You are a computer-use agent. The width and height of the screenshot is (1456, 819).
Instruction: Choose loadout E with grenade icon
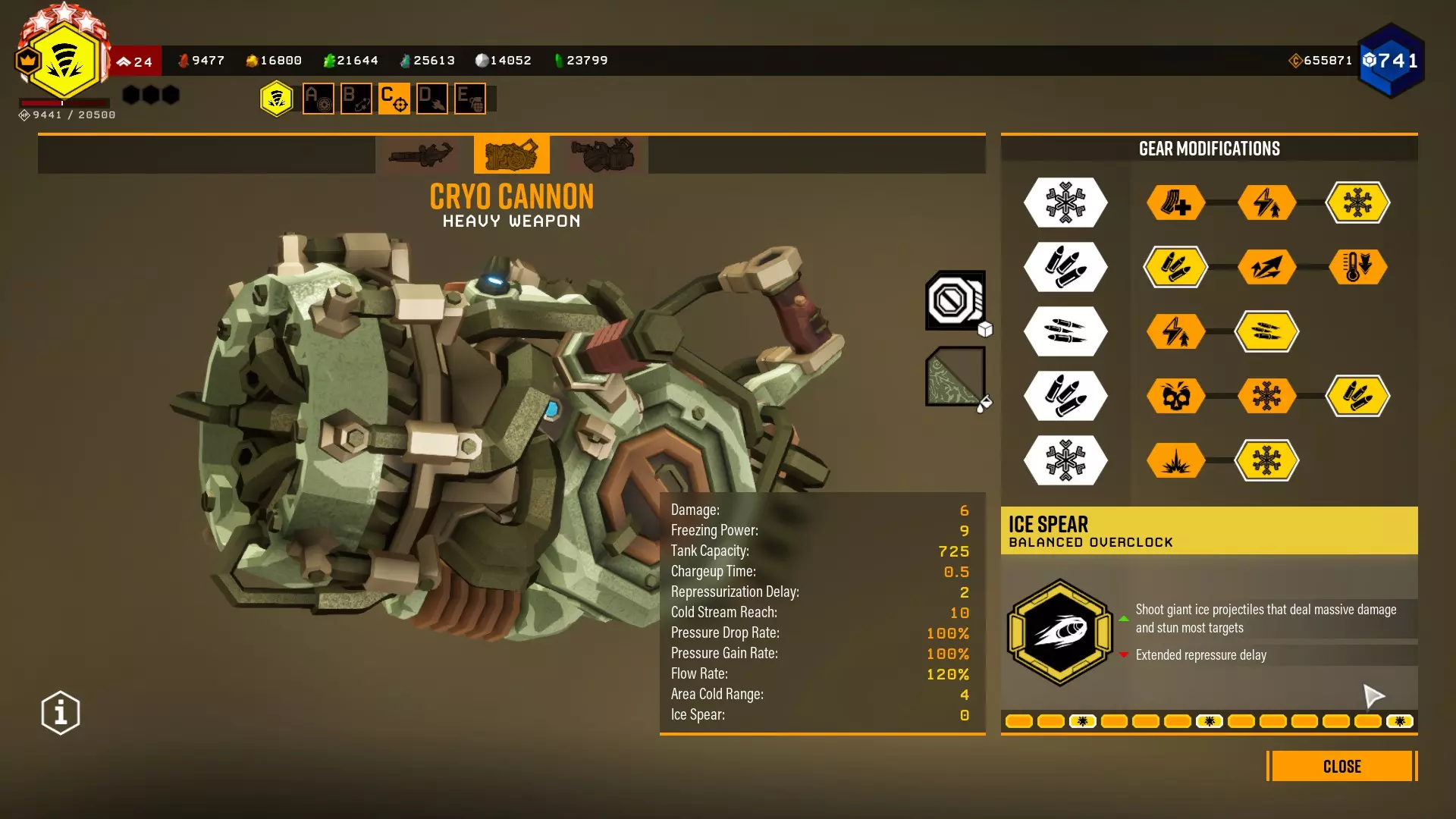coord(470,99)
